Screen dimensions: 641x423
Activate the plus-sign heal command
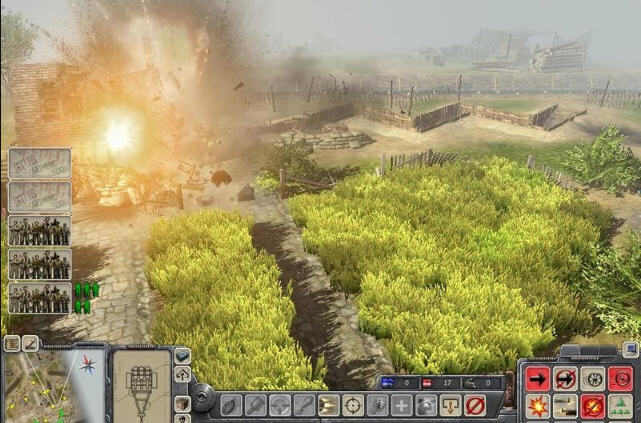coord(401,405)
